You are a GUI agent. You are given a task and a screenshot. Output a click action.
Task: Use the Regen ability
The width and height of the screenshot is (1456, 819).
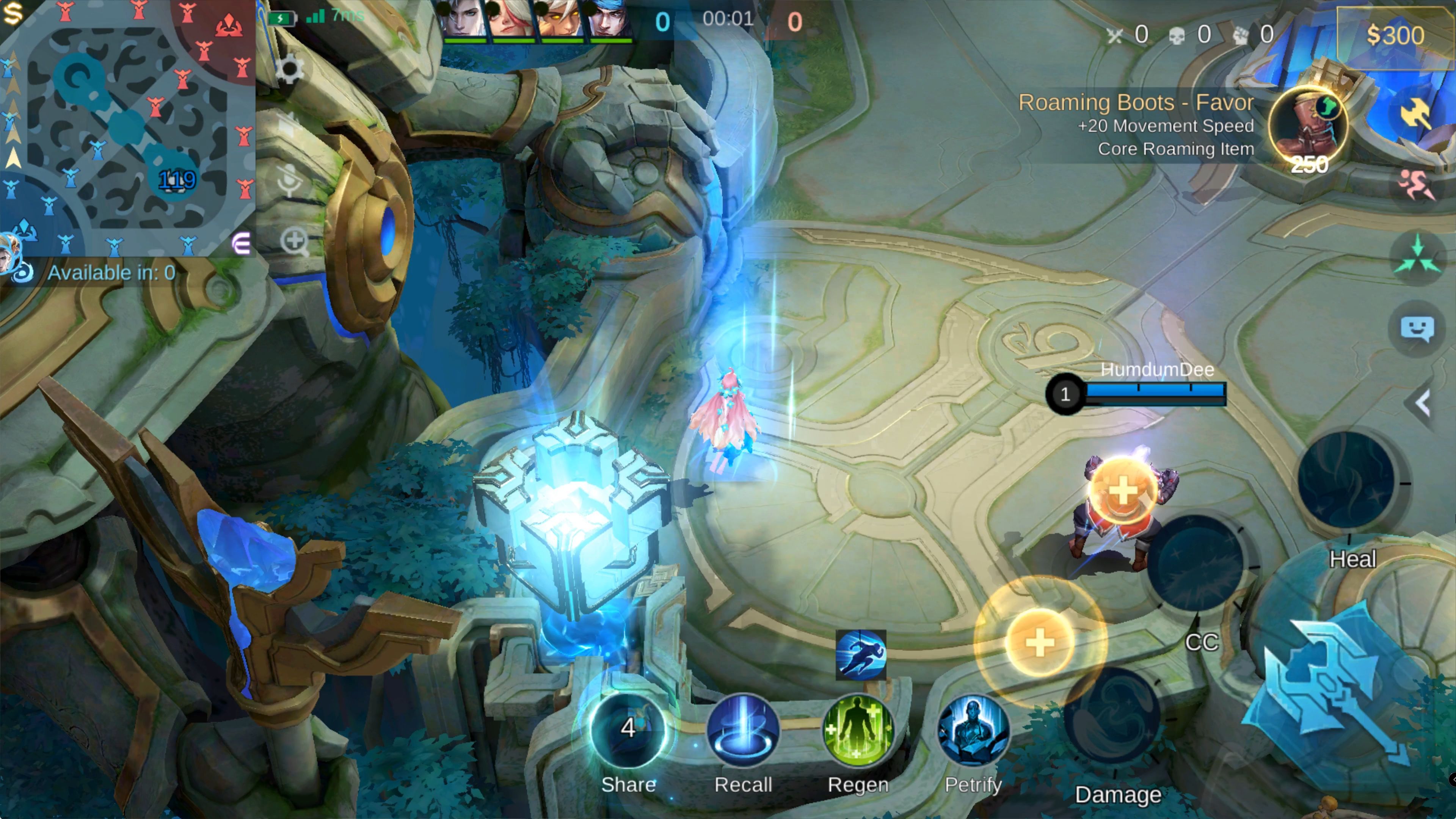[x=858, y=731]
